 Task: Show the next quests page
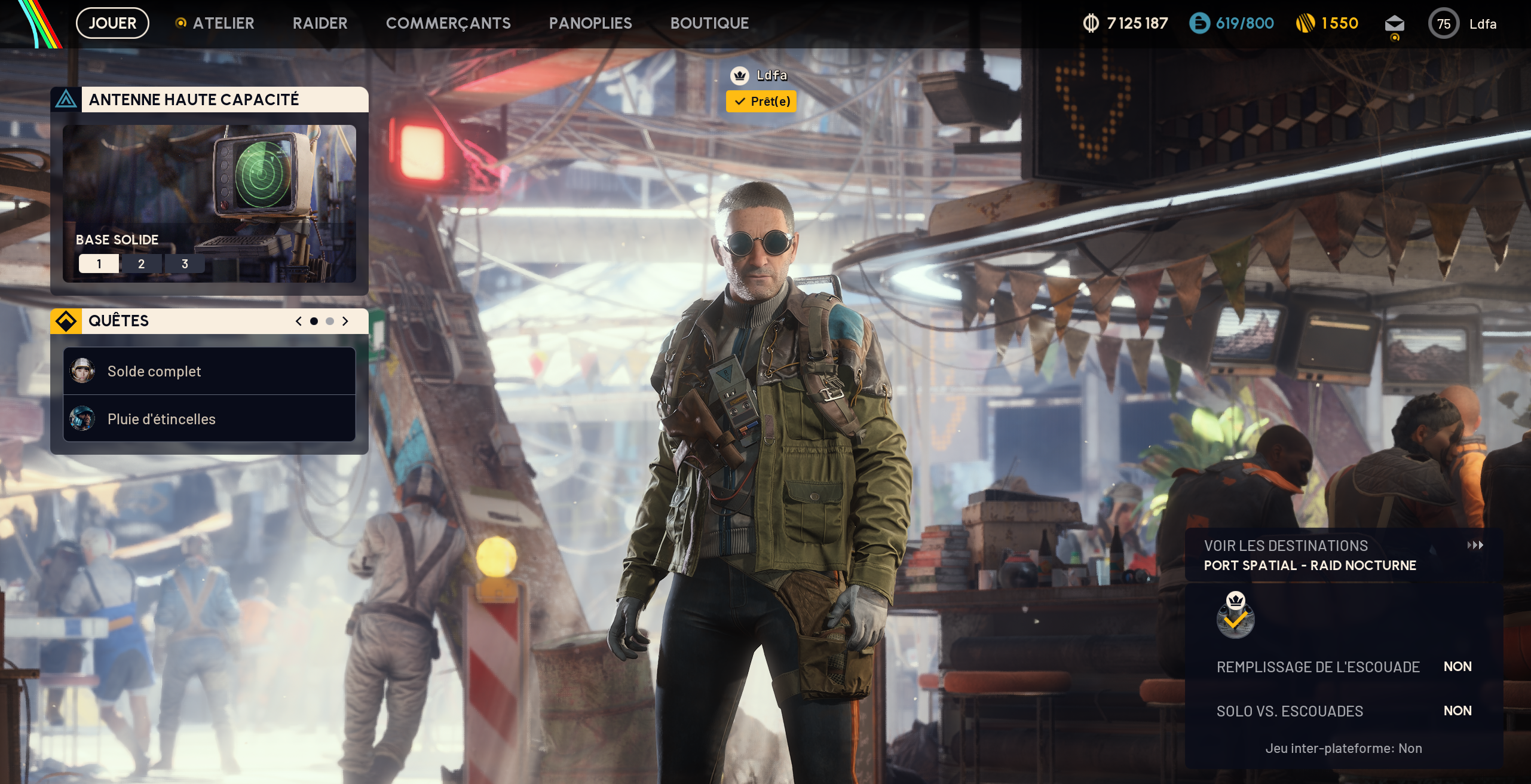click(345, 321)
